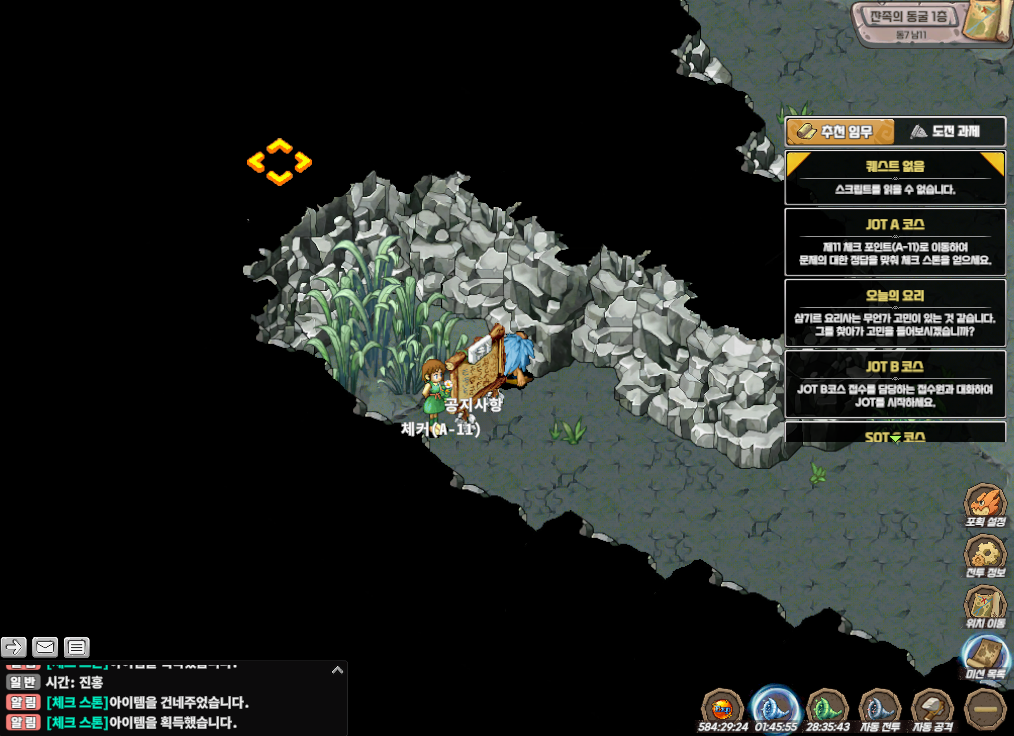Show the 전투 정보 battle info
1014x736 pixels.
point(985,556)
